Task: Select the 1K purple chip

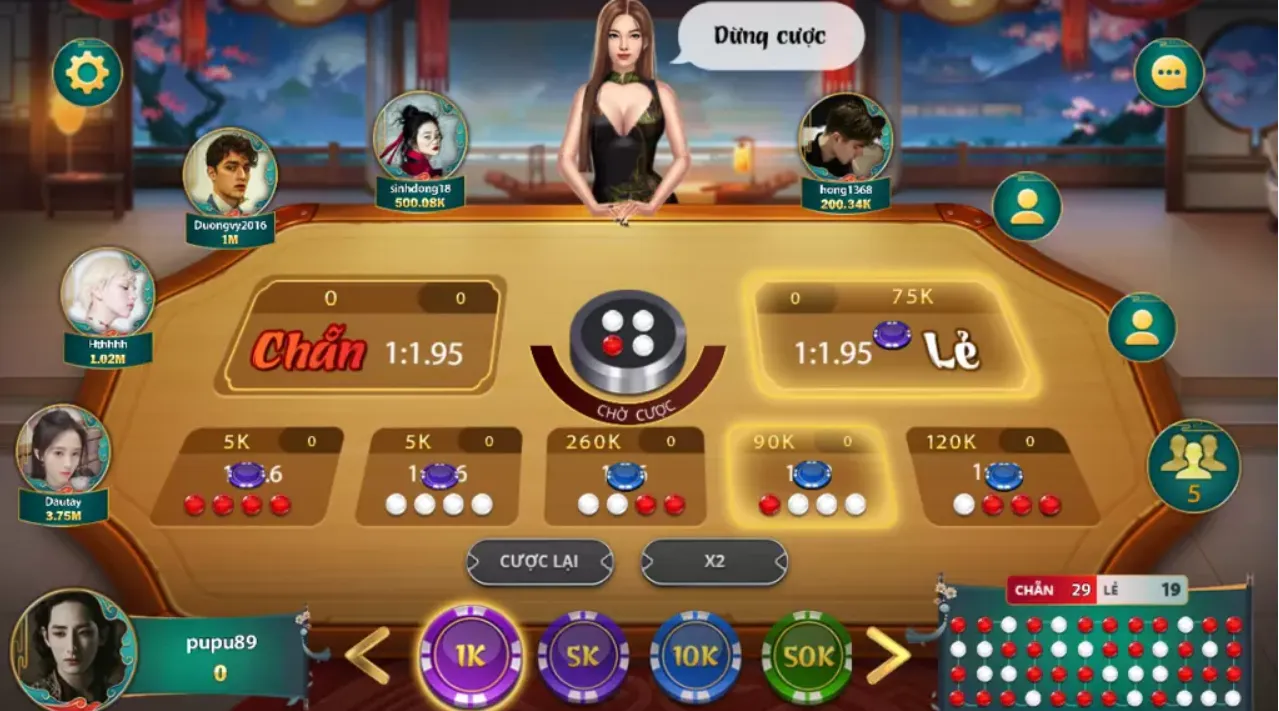Action: click(x=471, y=655)
